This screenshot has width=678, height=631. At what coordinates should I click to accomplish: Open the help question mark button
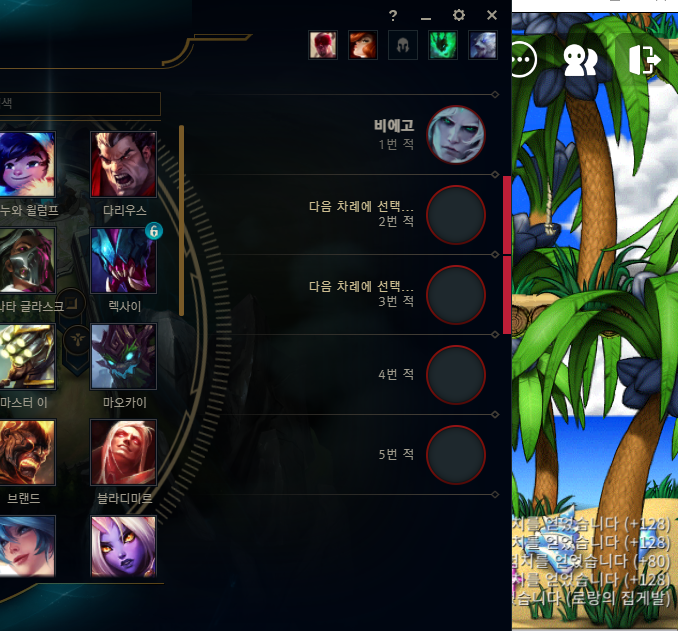394,15
